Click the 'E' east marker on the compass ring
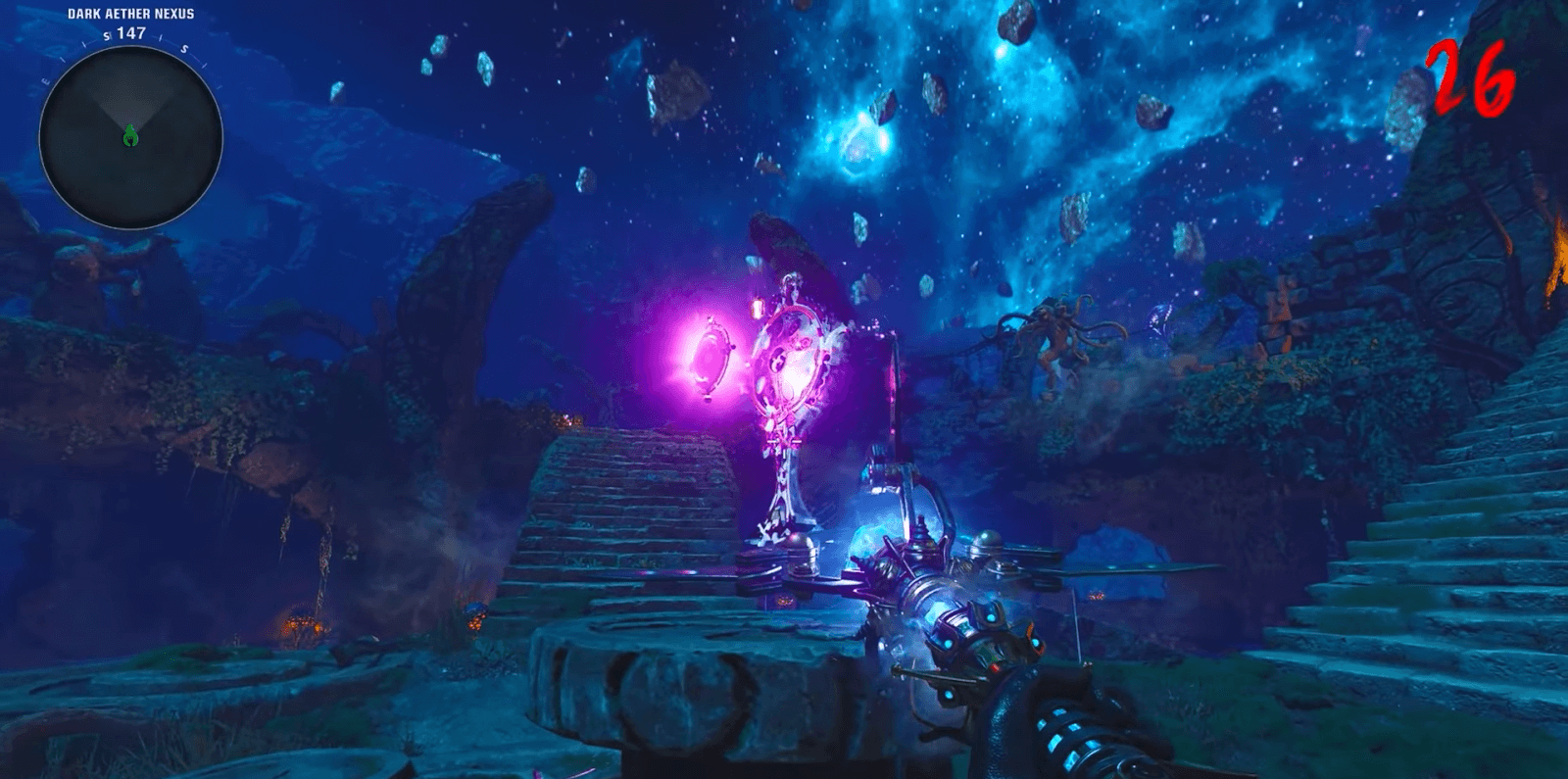The image size is (1568, 779). pyautogui.click(x=44, y=81)
